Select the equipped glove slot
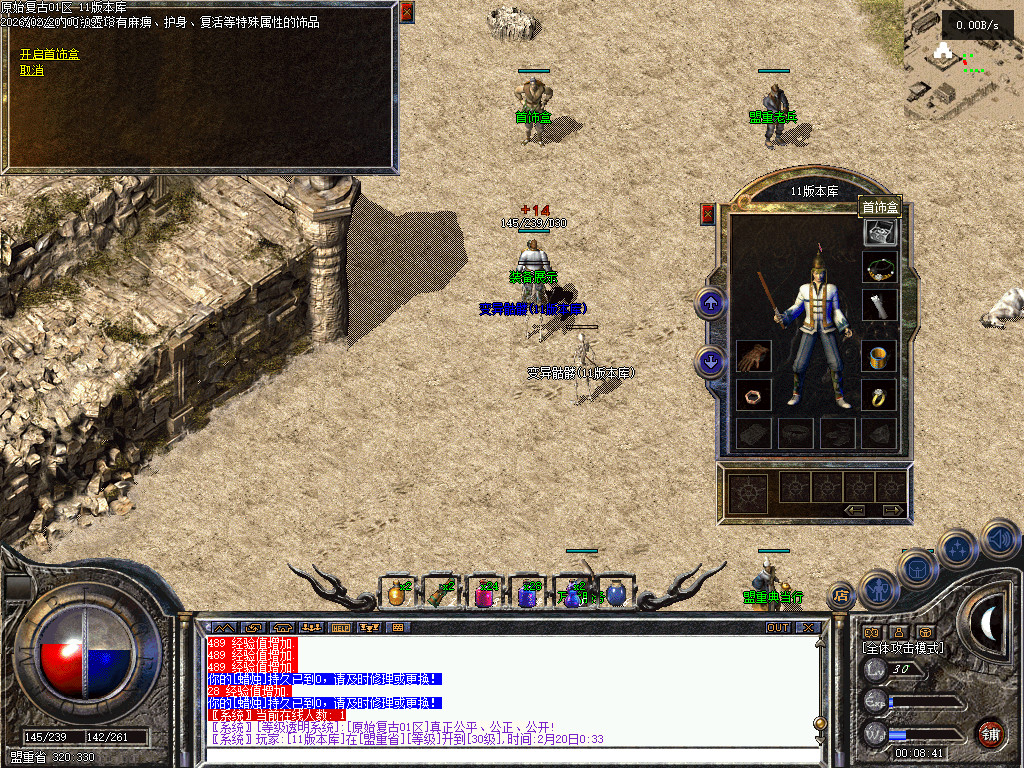 [753, 357]
